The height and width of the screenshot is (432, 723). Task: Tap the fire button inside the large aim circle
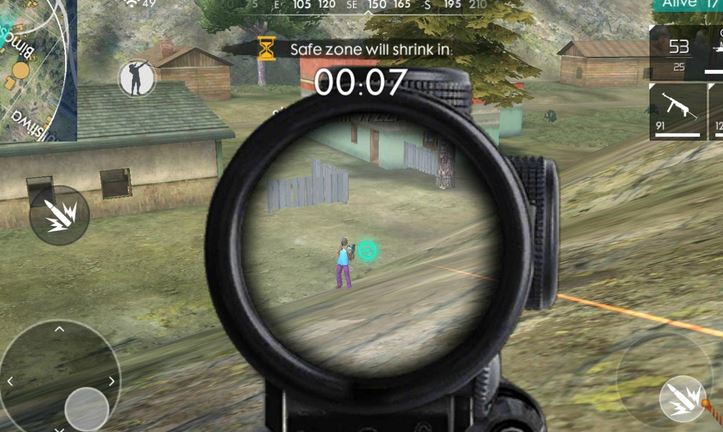click(x=682, y=397)
